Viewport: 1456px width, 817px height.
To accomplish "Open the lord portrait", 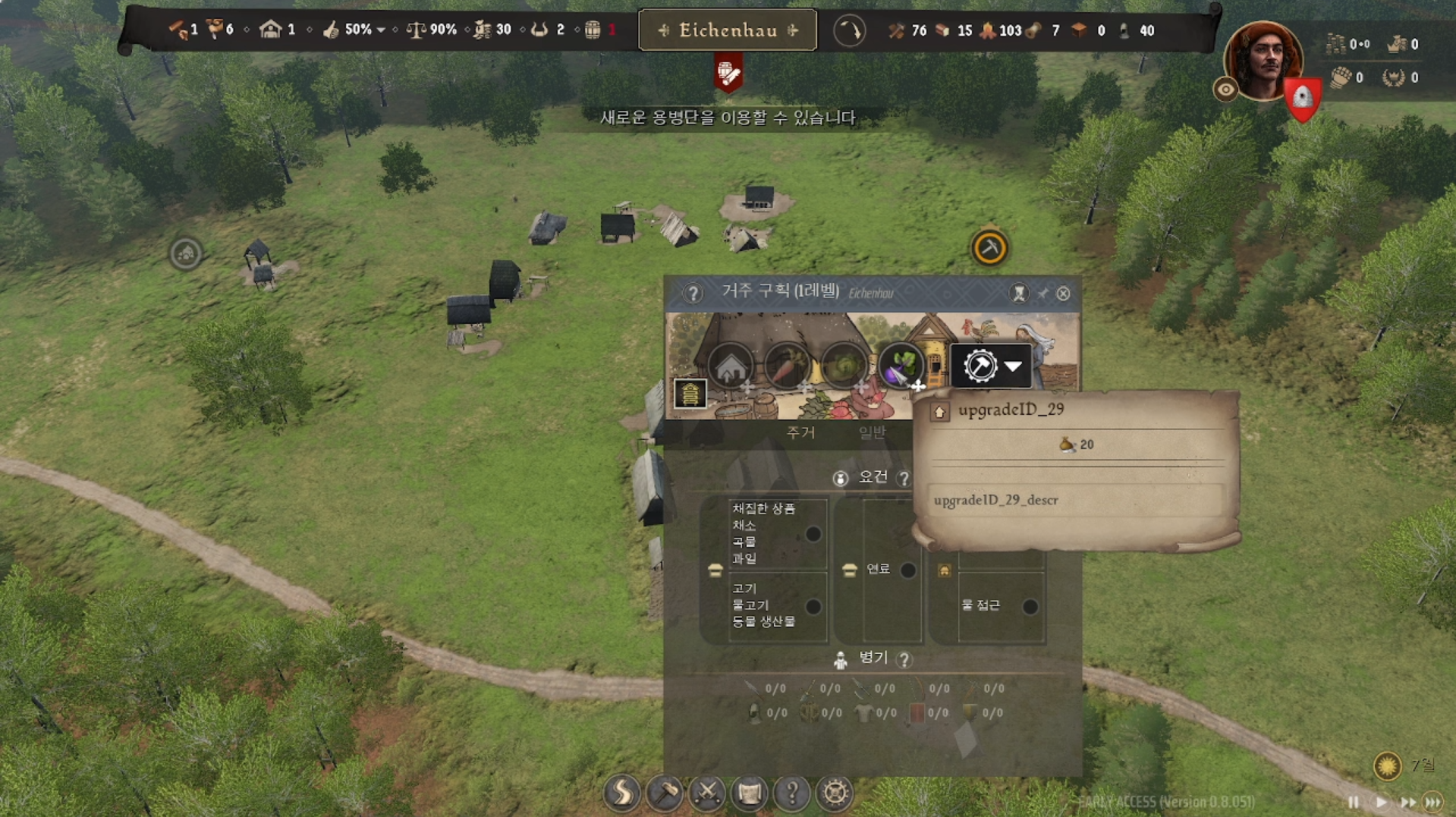I will [1263, 61].
